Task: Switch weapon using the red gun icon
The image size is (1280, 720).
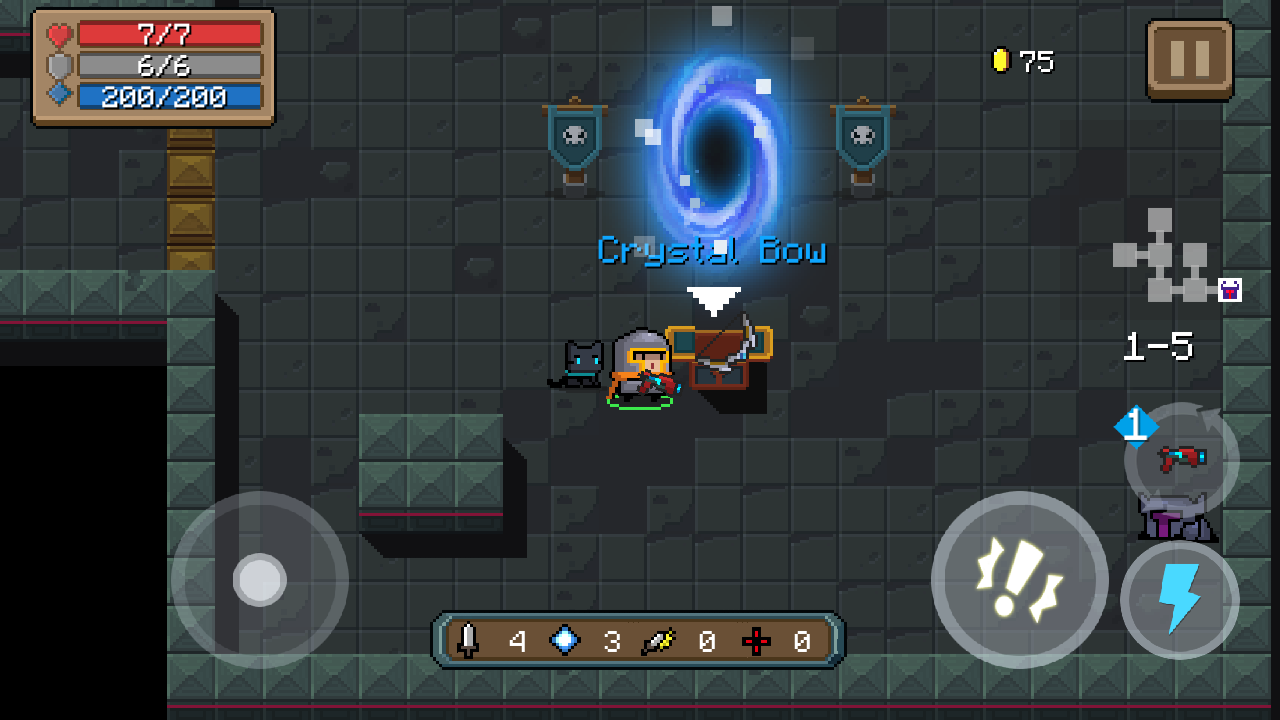Action: pos(1181,459)
